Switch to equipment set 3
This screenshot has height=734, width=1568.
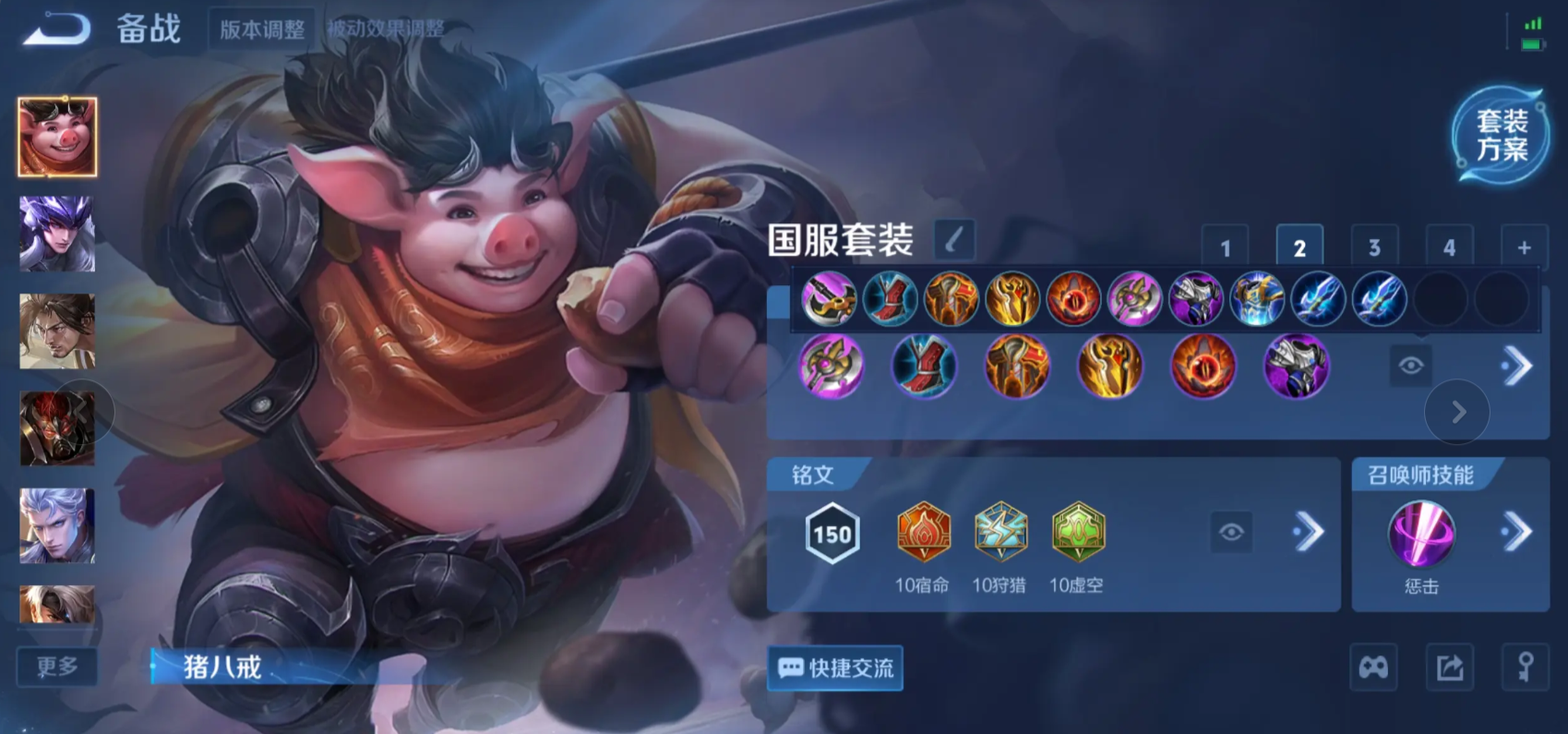point(1374,247)
